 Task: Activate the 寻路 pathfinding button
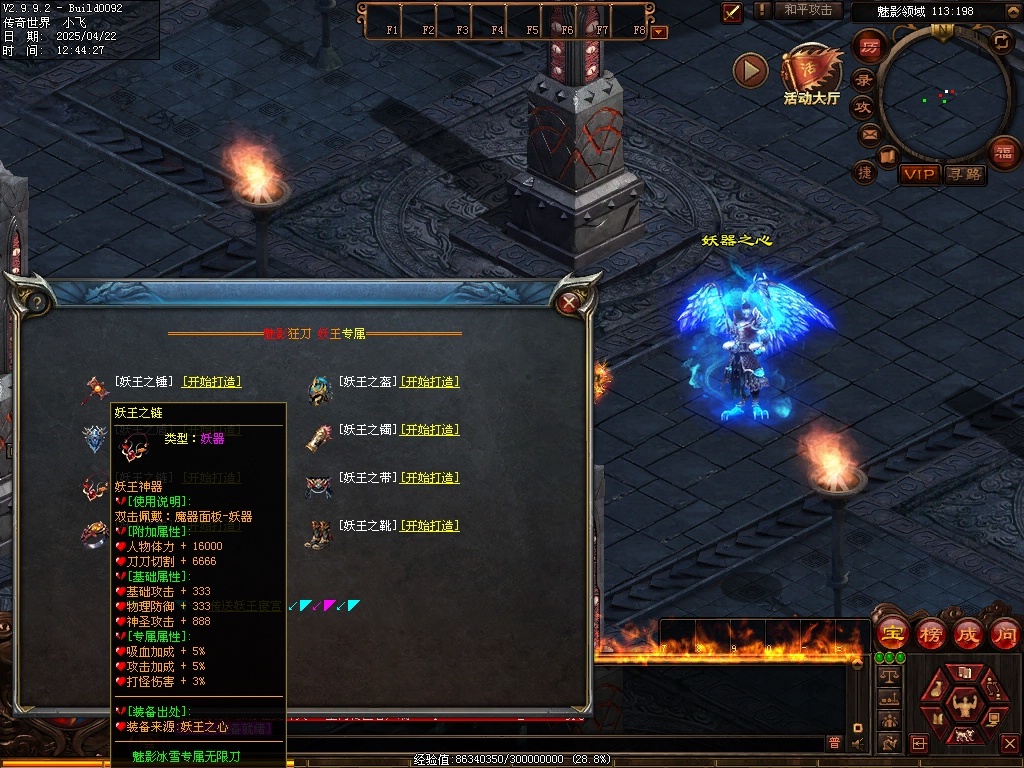[x=964, y=174]
